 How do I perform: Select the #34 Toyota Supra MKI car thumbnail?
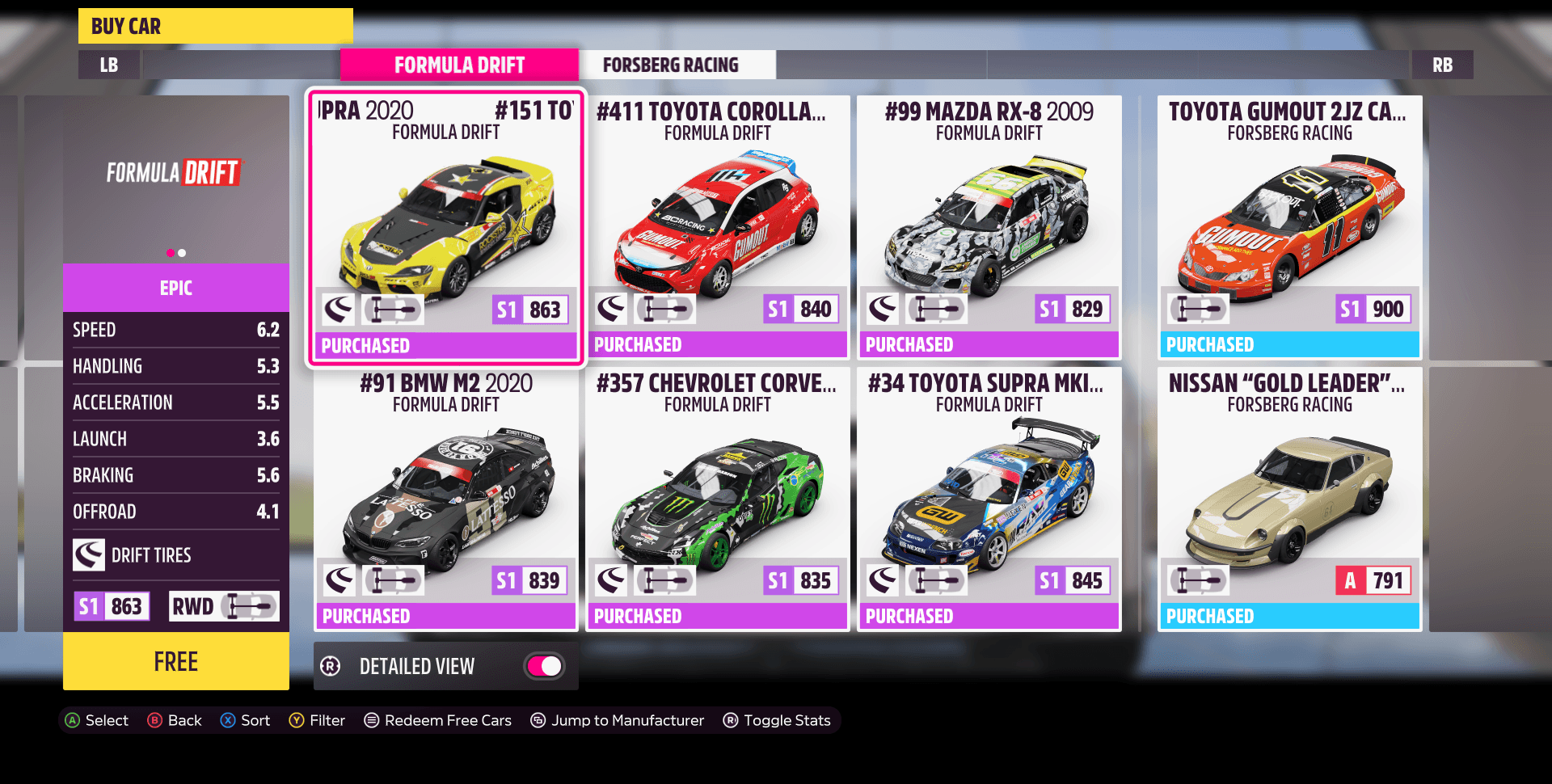(988, 501)
